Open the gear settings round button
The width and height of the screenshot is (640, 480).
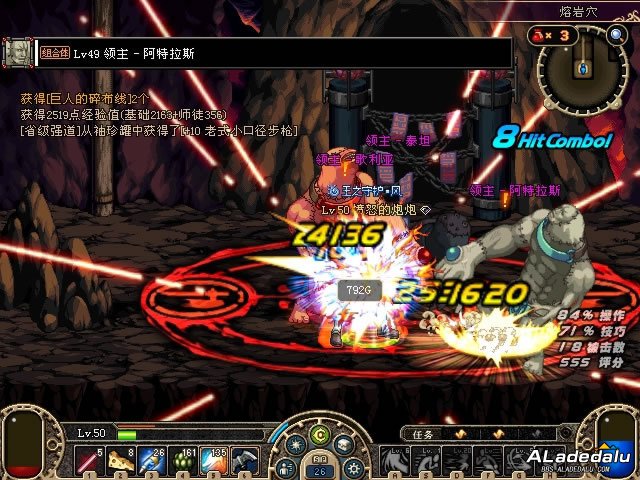(352, 465)
